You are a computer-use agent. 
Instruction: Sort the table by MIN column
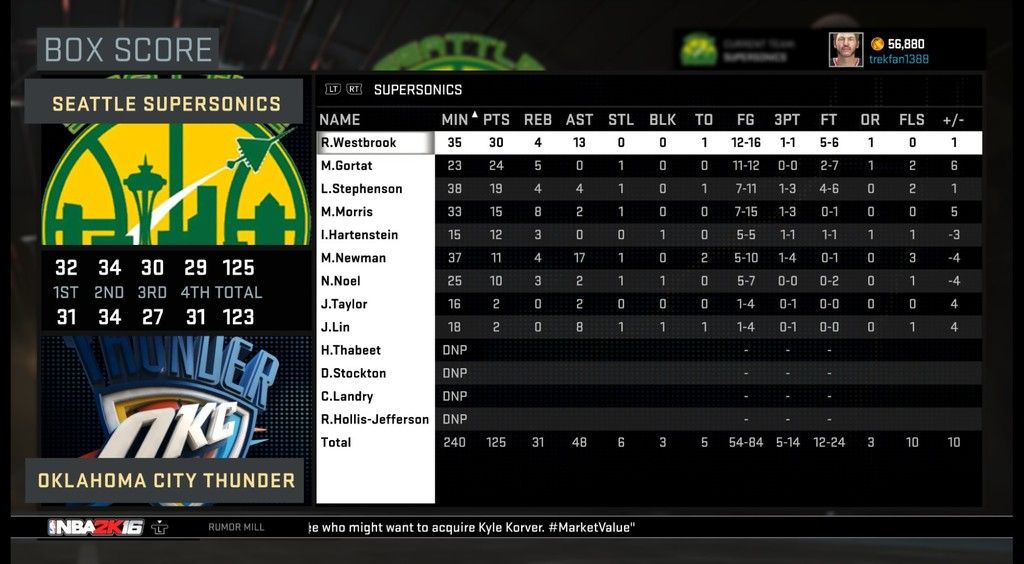[x=455, y=120]
